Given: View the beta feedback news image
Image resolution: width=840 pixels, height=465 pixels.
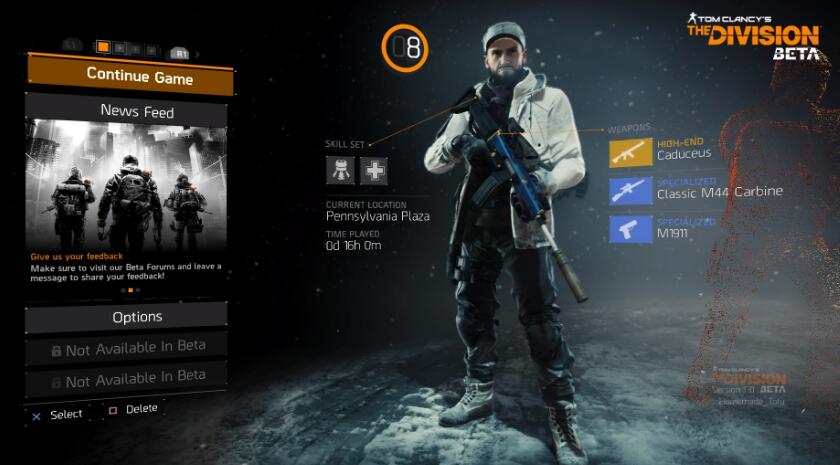Looking at the screenshot, I should click(x=128, y=184).
